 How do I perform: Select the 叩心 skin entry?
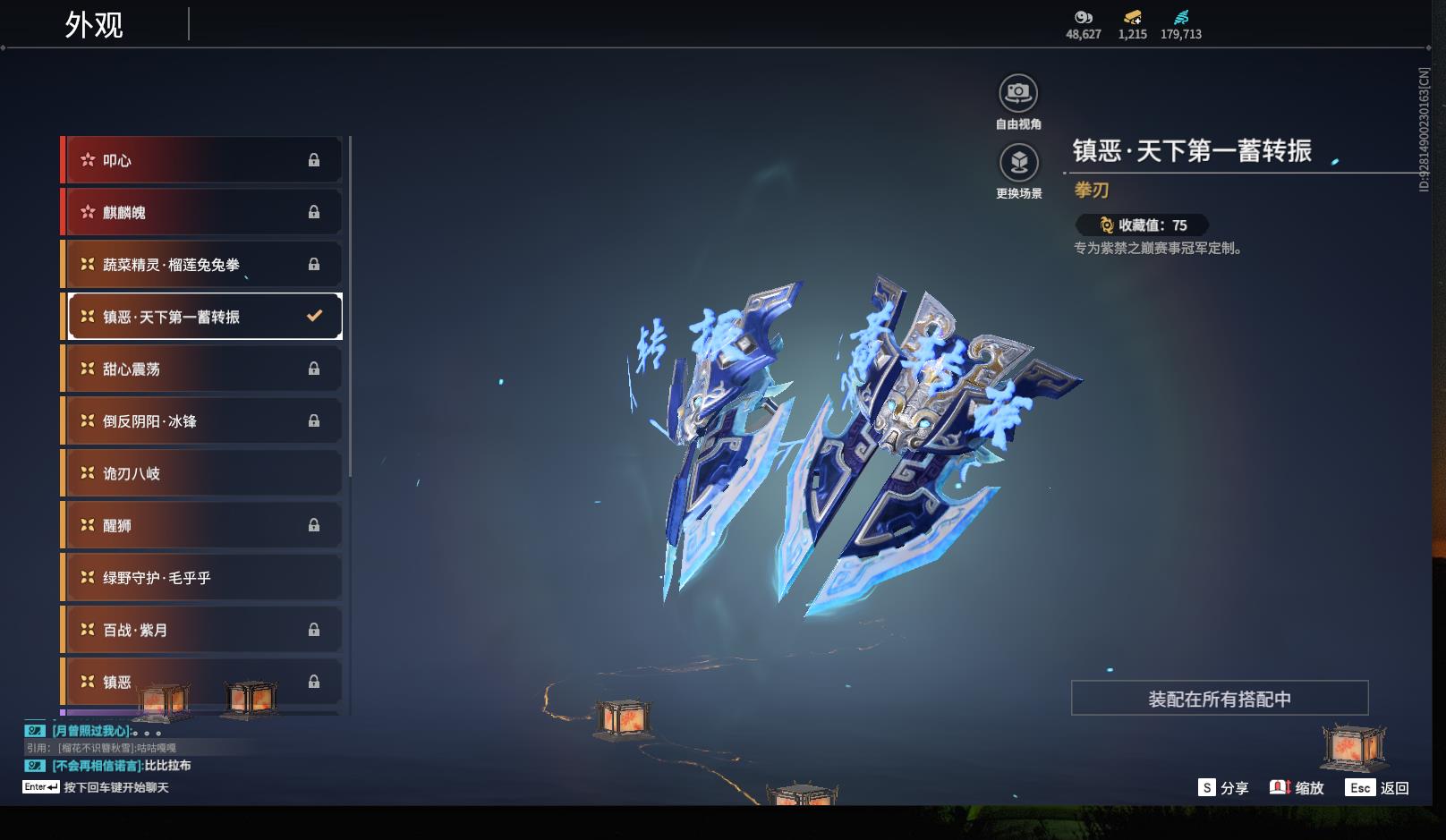click(x=202, y=160)
